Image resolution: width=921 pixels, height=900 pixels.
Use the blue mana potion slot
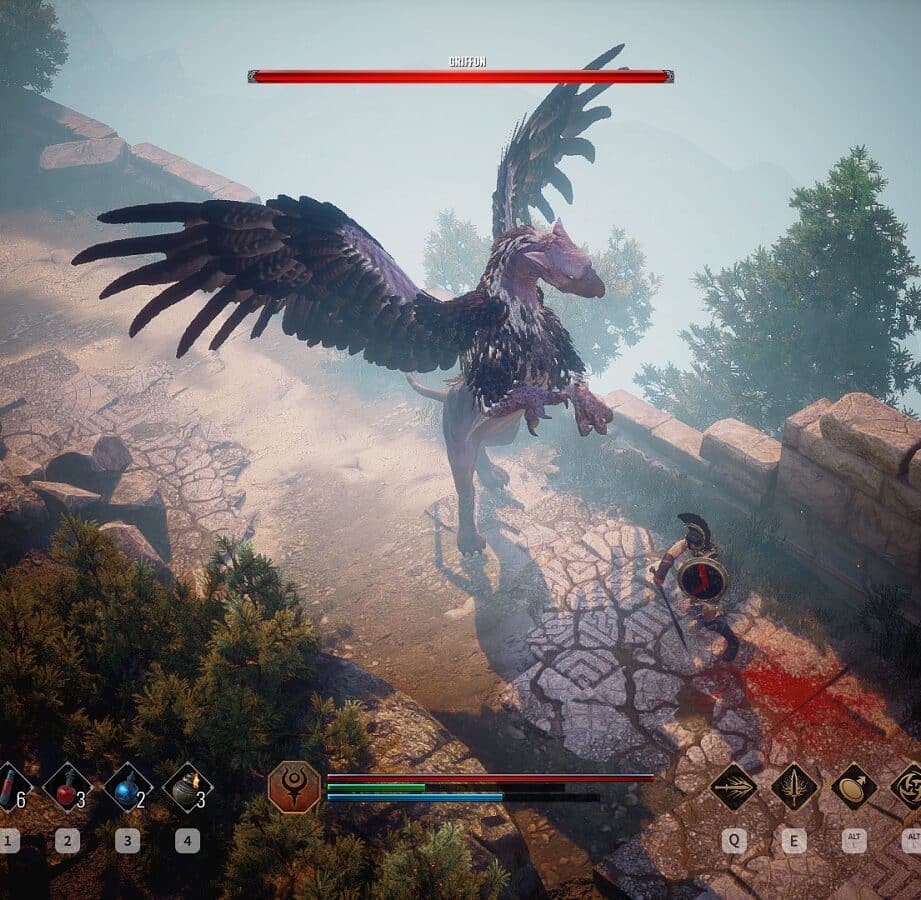(x=127, y=787)
